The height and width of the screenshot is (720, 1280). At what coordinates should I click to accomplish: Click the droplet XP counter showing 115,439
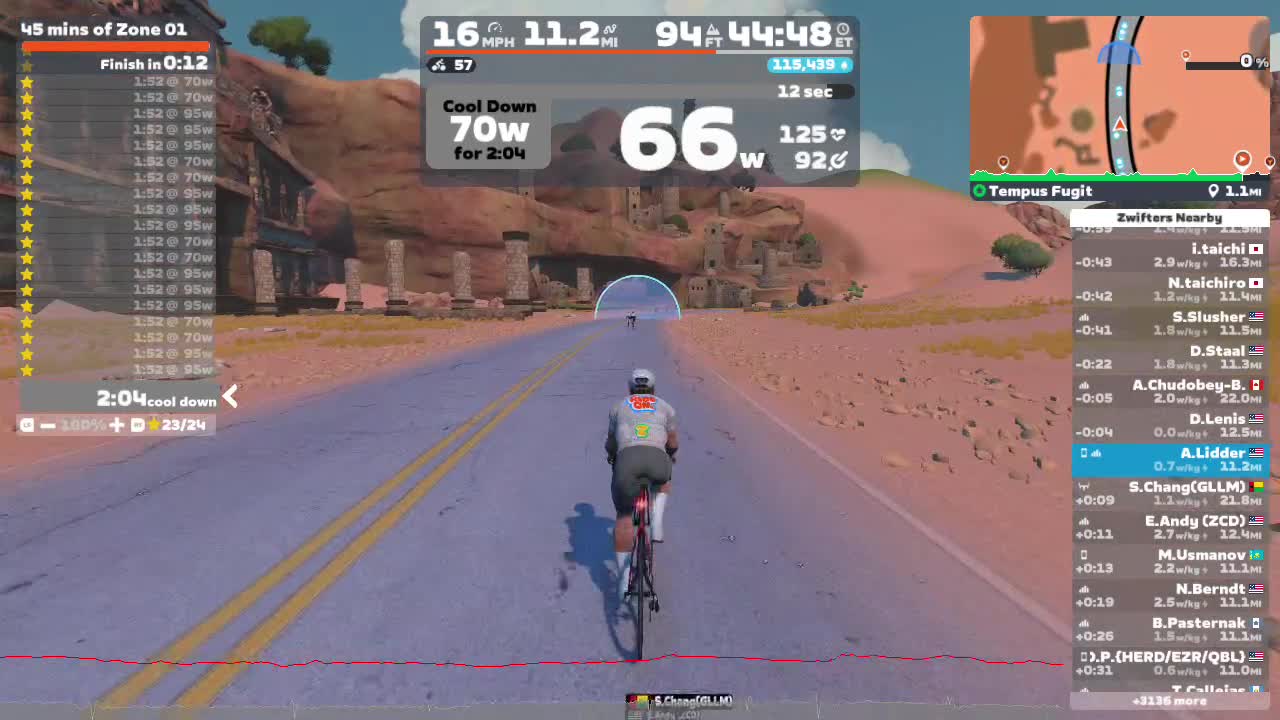click(811, 65)
